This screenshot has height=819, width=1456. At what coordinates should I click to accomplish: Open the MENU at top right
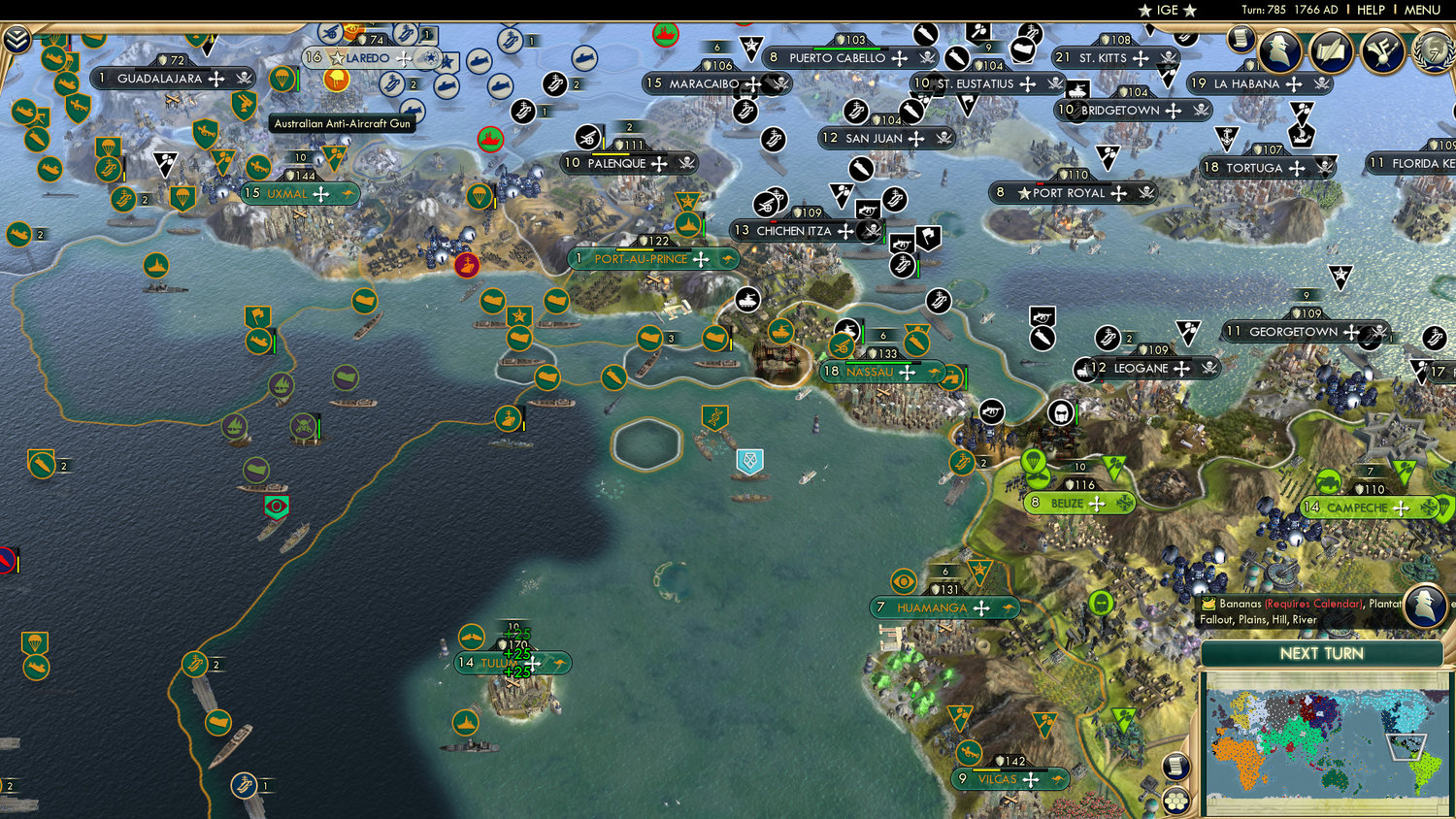click(x=1423, y=10)
